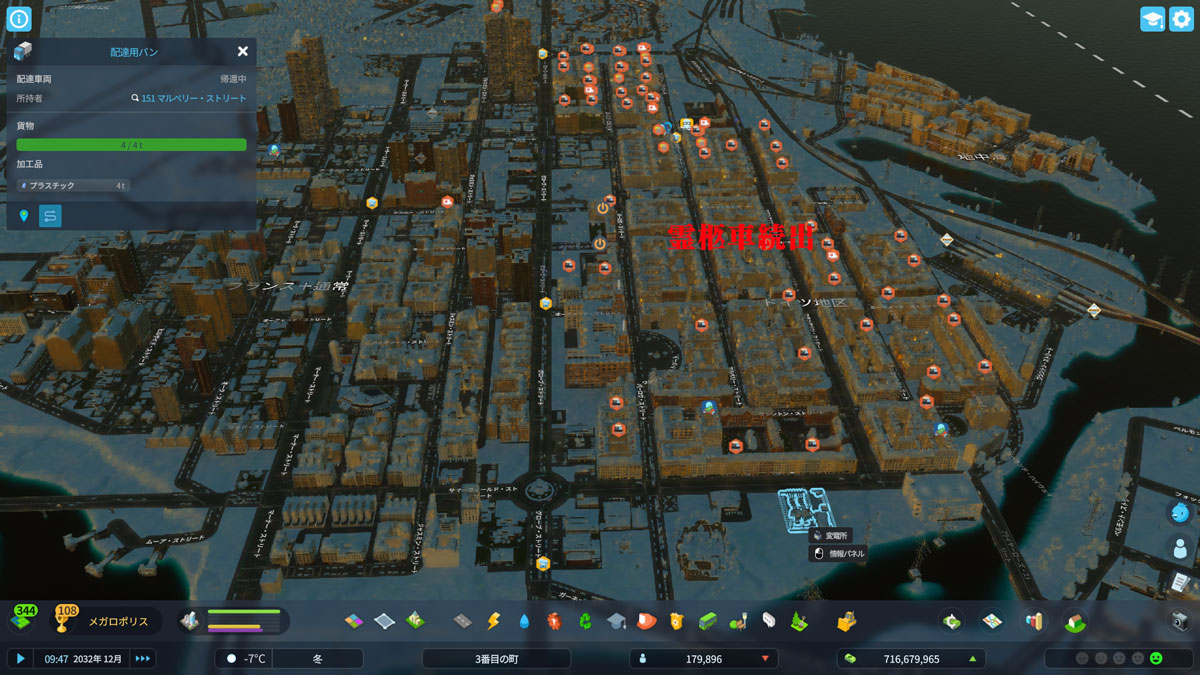Toggle the route display button in the van panel

(50, 215)
